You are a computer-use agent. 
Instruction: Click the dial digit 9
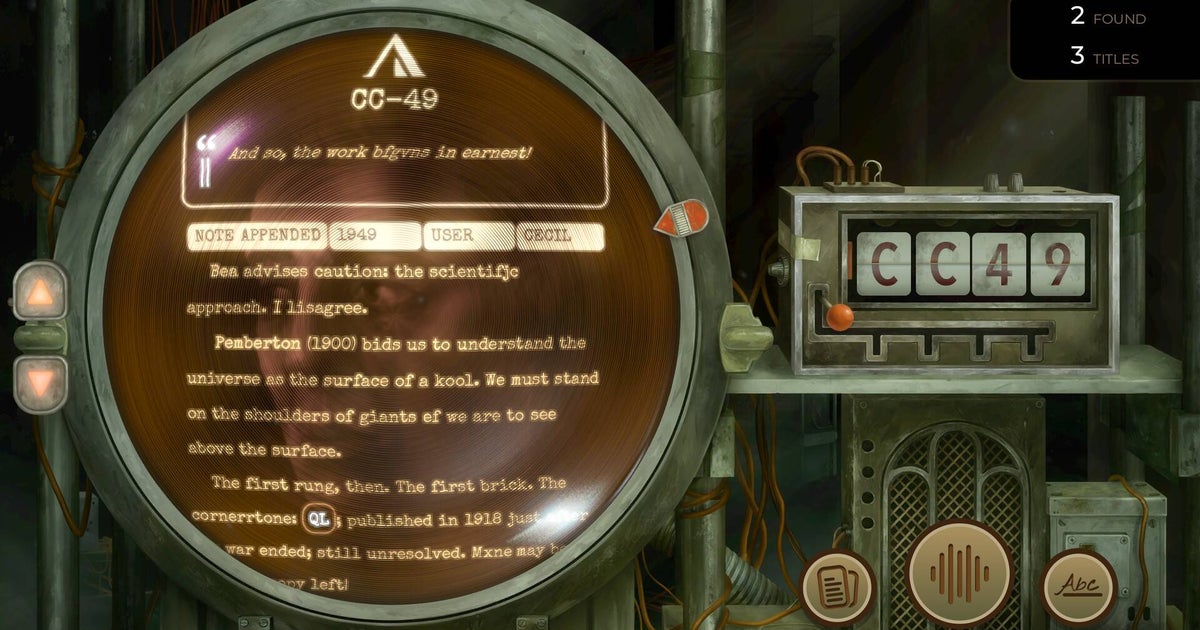pyautogui.click(x=1057, y=264)
